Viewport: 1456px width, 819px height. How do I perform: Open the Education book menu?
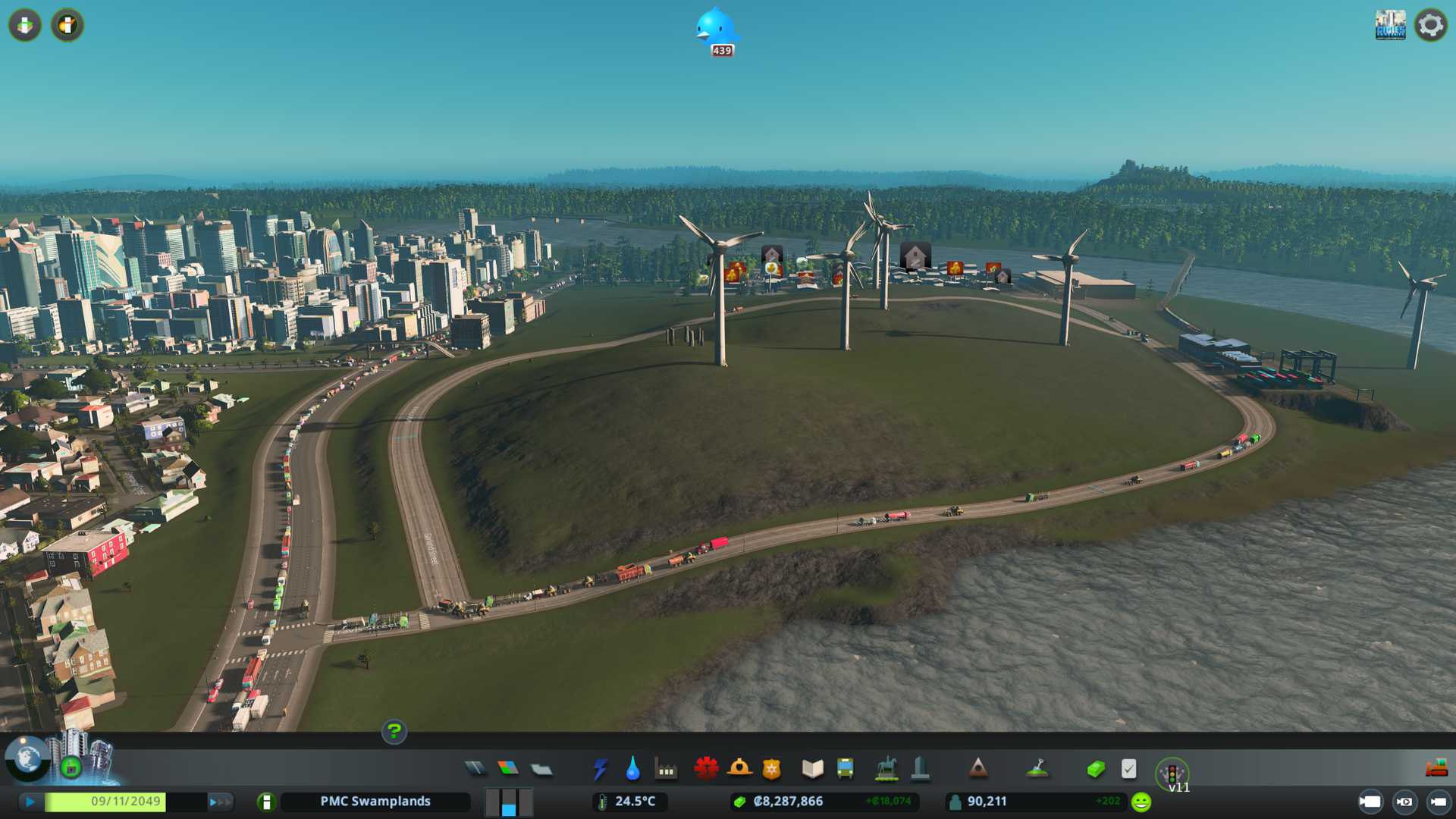[x=812, y=769]
